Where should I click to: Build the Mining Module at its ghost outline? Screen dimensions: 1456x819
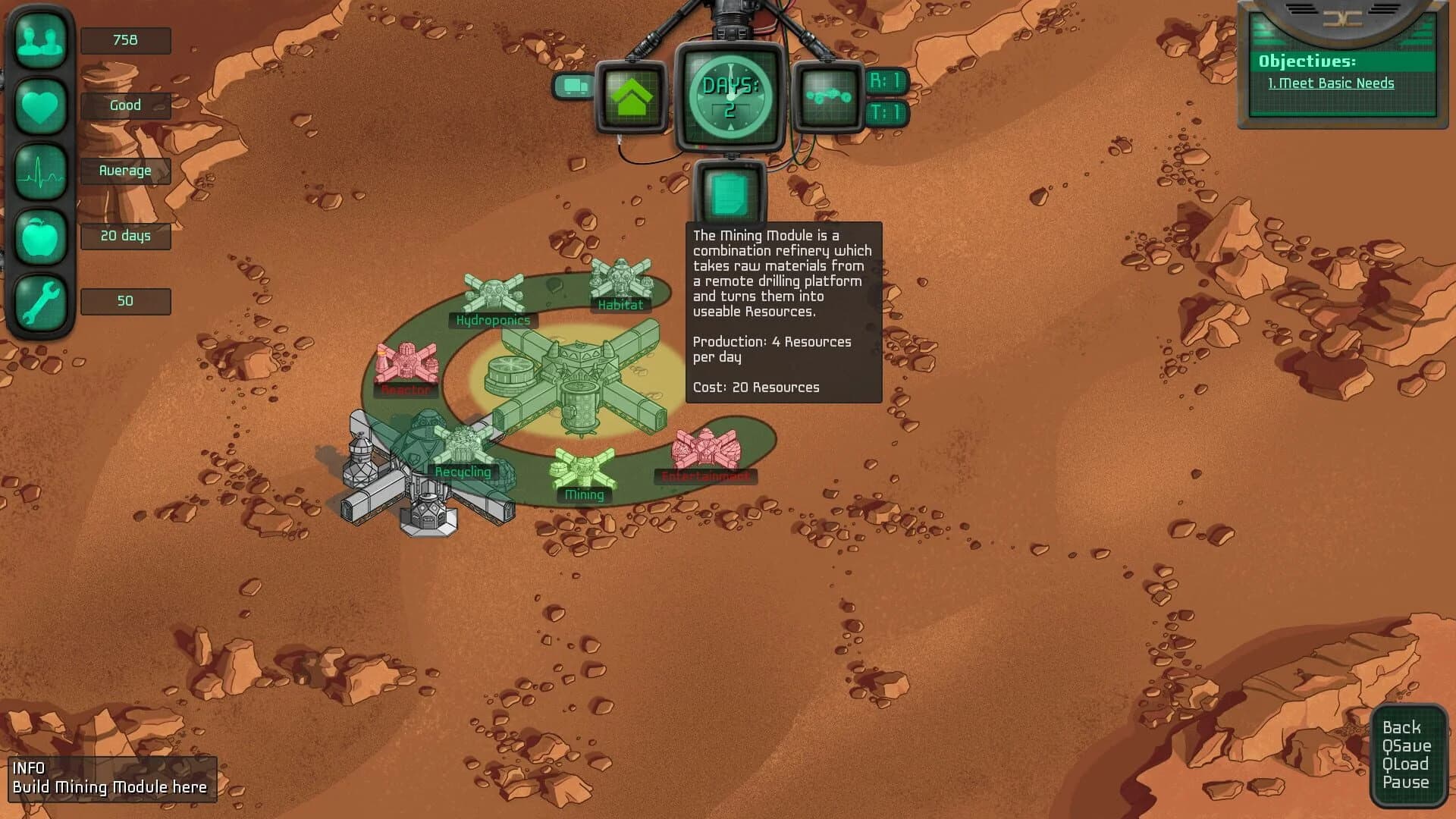(x=584, y=466)
